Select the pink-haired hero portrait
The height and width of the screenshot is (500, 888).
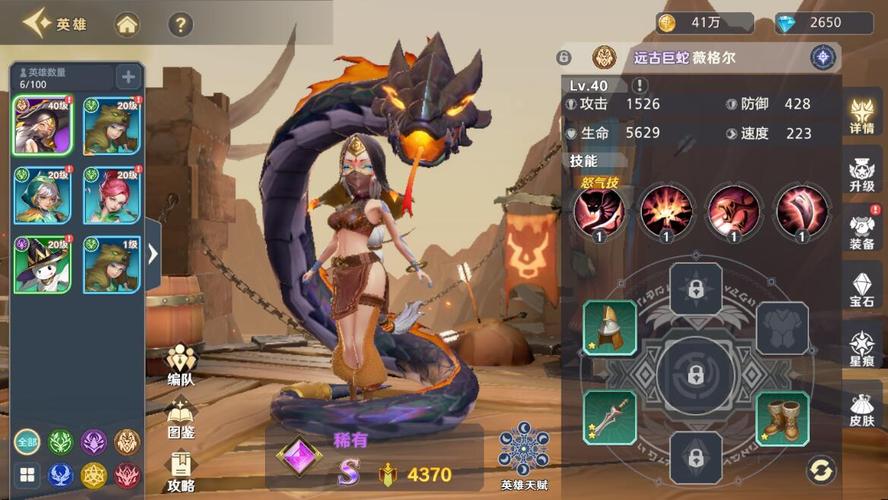(x=111, y=195)
